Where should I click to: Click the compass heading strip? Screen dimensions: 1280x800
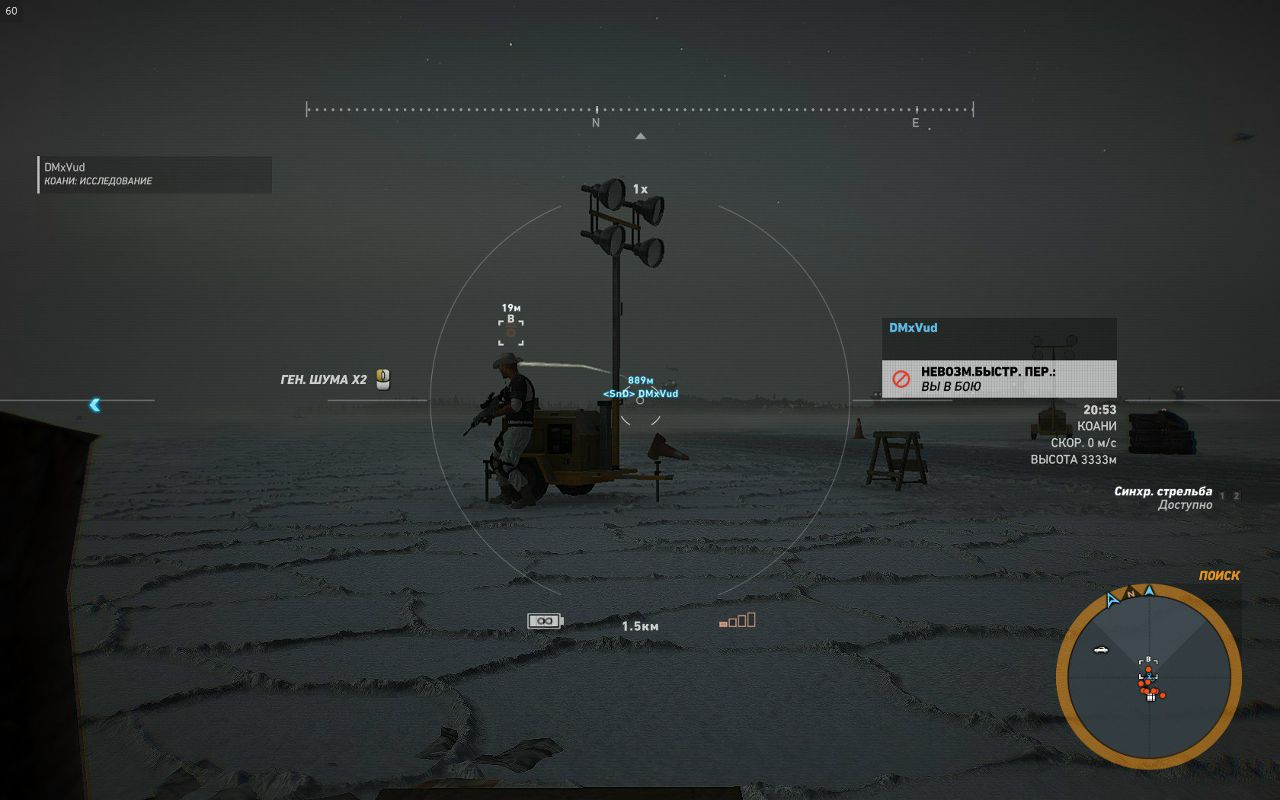[640, 110]
